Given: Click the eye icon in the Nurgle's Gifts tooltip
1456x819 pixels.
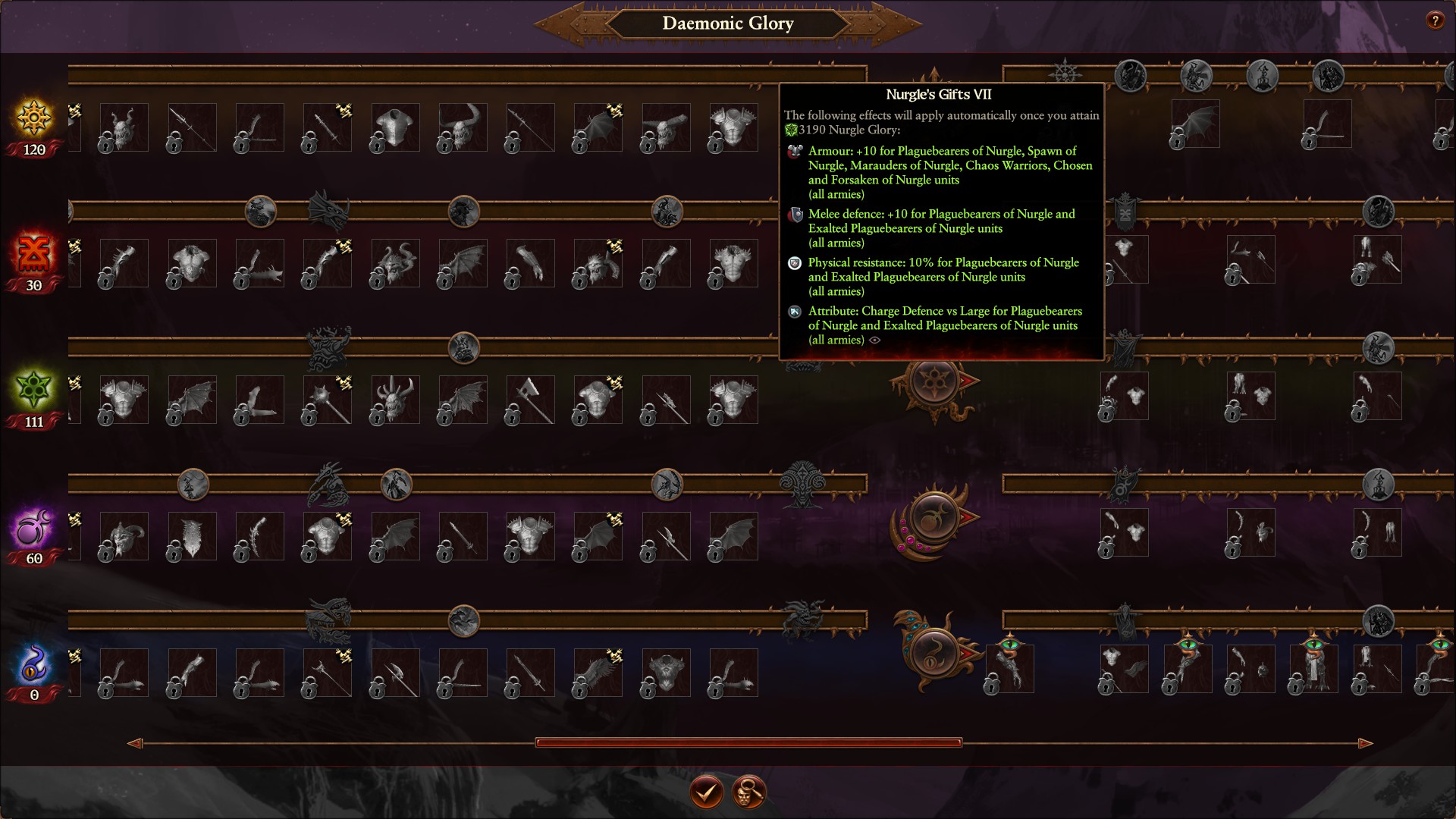Looking at the screenshot, I should 875,340.
